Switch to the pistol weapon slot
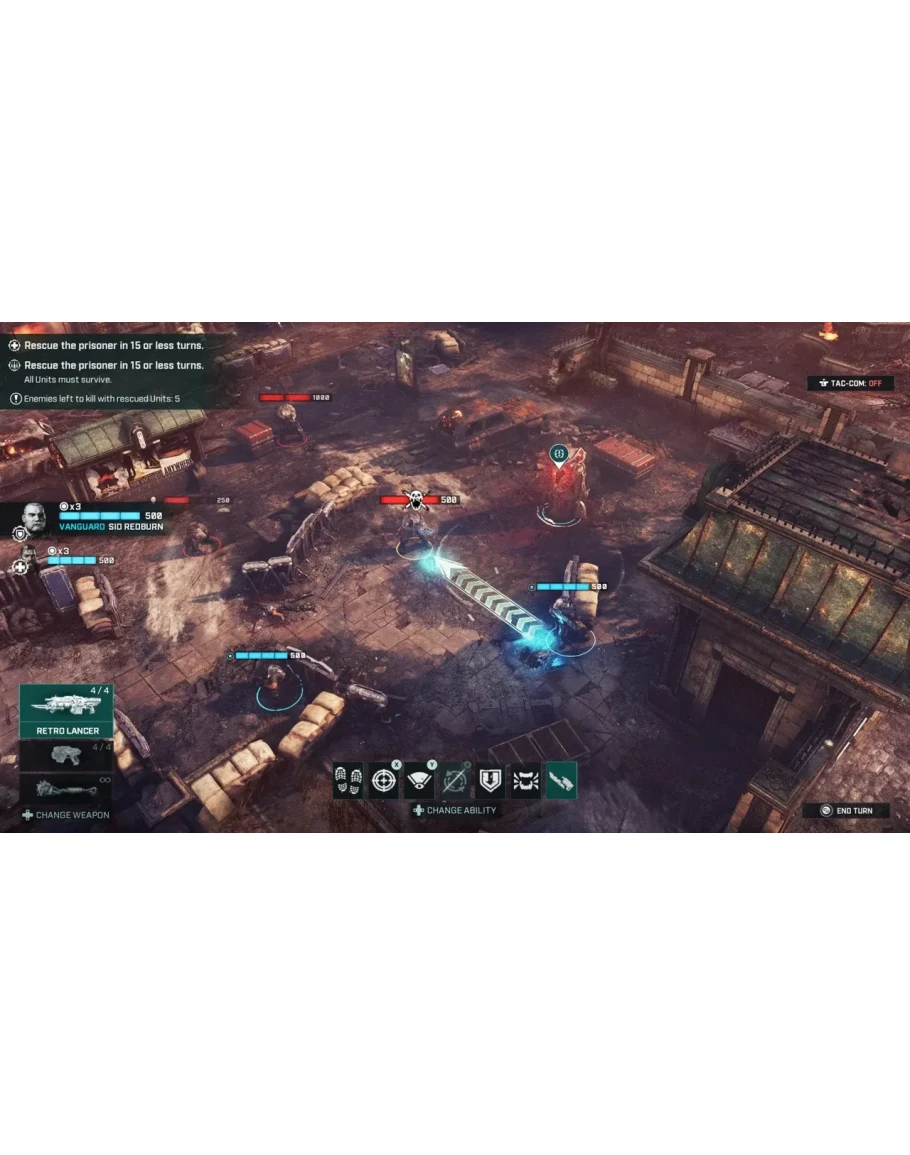910x1155 pixels. pos(66,755)
